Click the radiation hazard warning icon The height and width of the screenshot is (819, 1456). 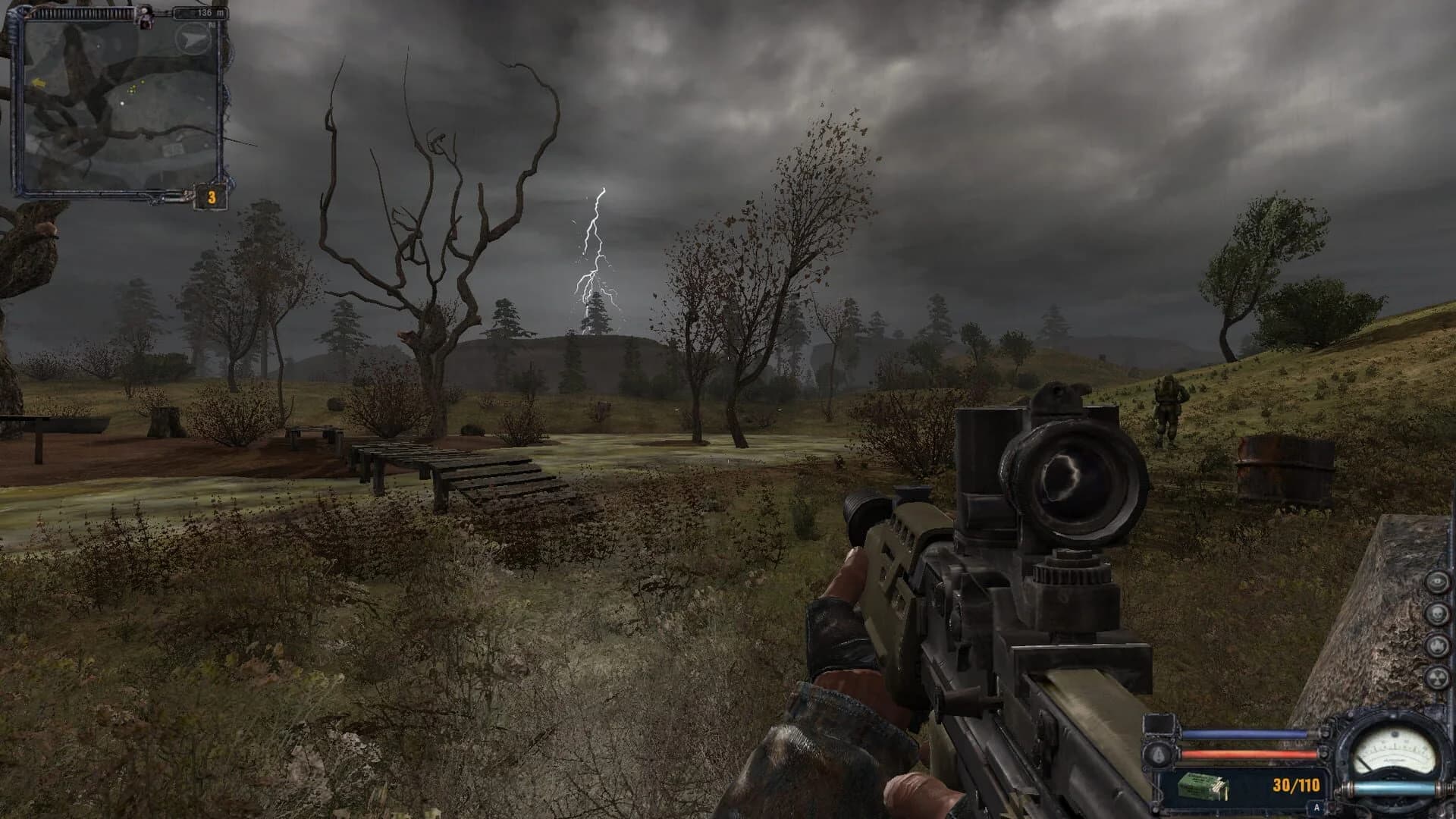coord(1438,676)
